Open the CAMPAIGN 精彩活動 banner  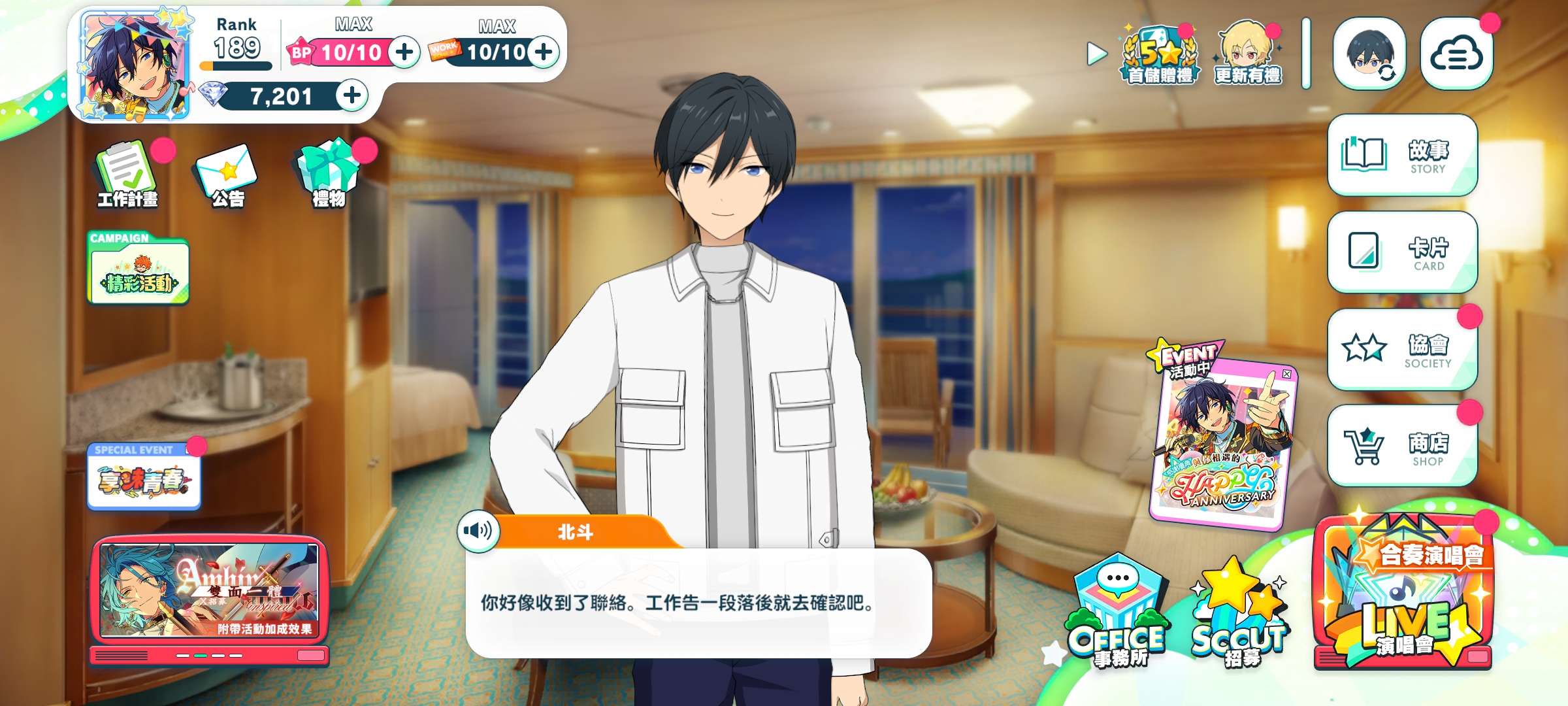(139, 269)
